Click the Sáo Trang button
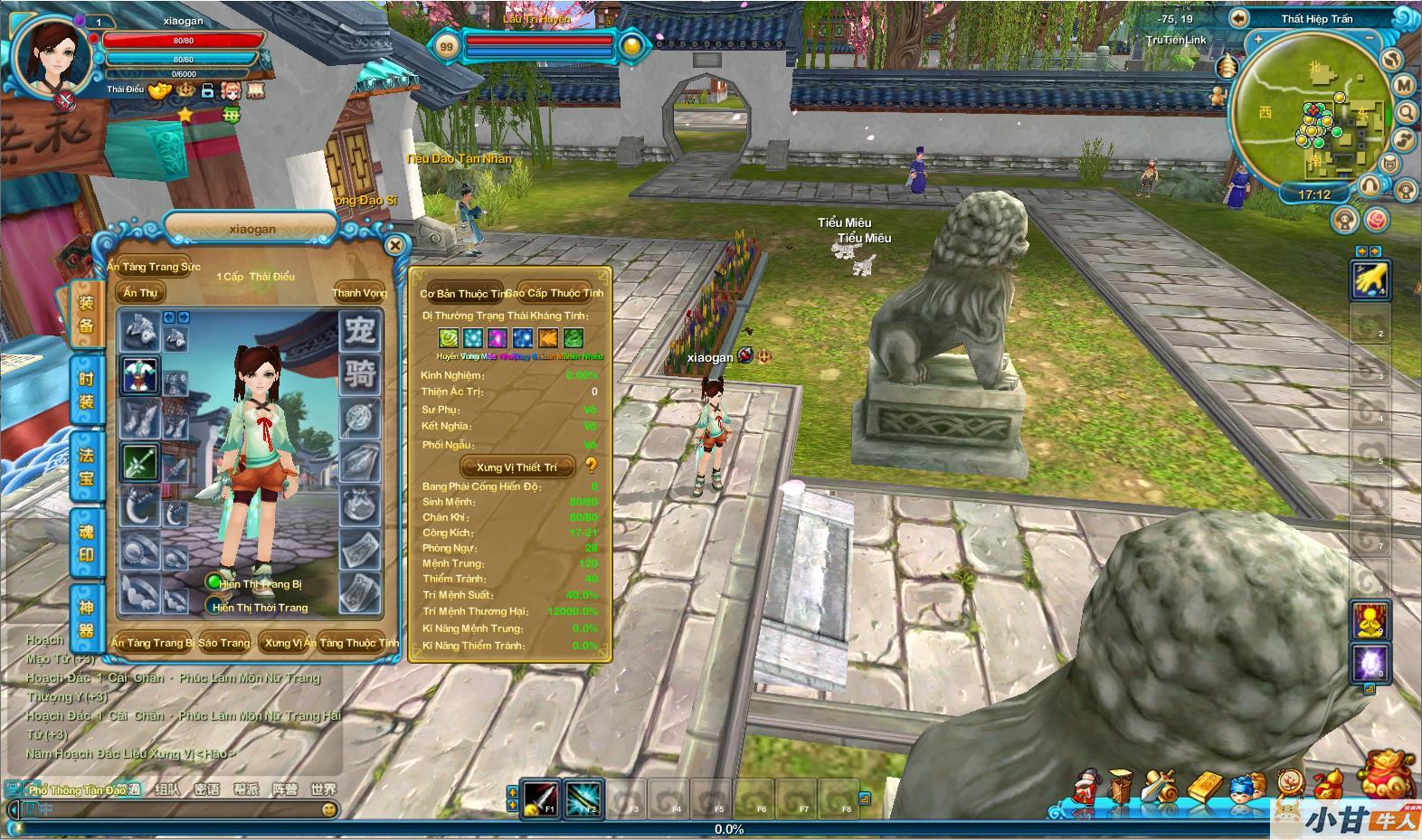Screen dimensions: 1422x840 coord(223,643)
